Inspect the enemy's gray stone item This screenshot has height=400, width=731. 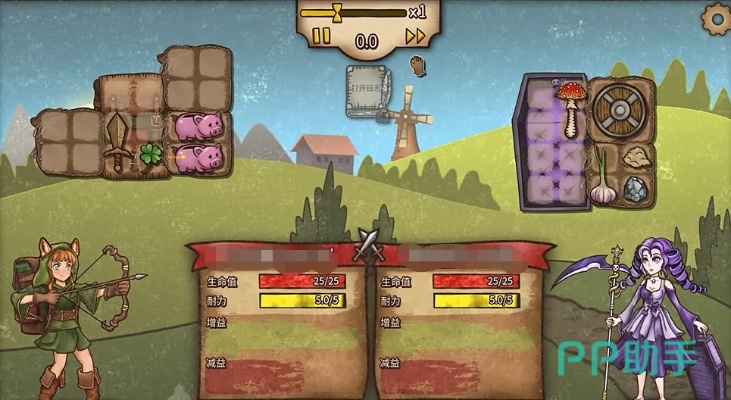(636, 189)
